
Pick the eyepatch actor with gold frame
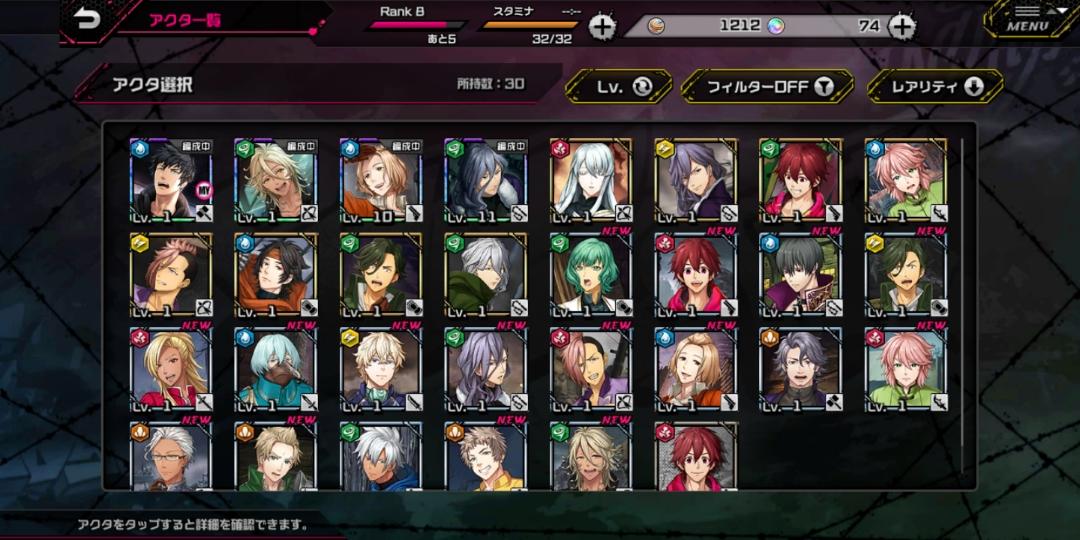381,275
